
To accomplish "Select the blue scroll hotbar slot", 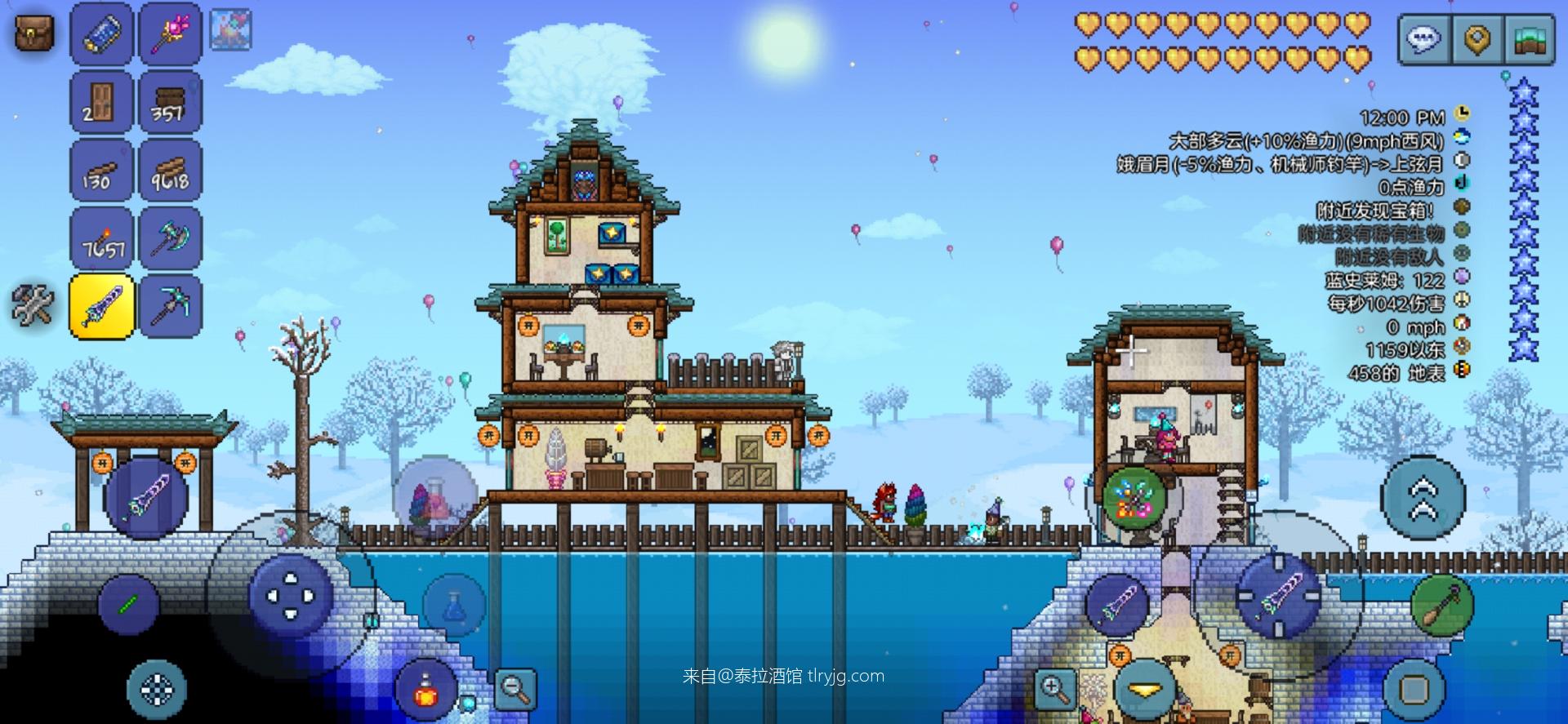I will 101,33.
